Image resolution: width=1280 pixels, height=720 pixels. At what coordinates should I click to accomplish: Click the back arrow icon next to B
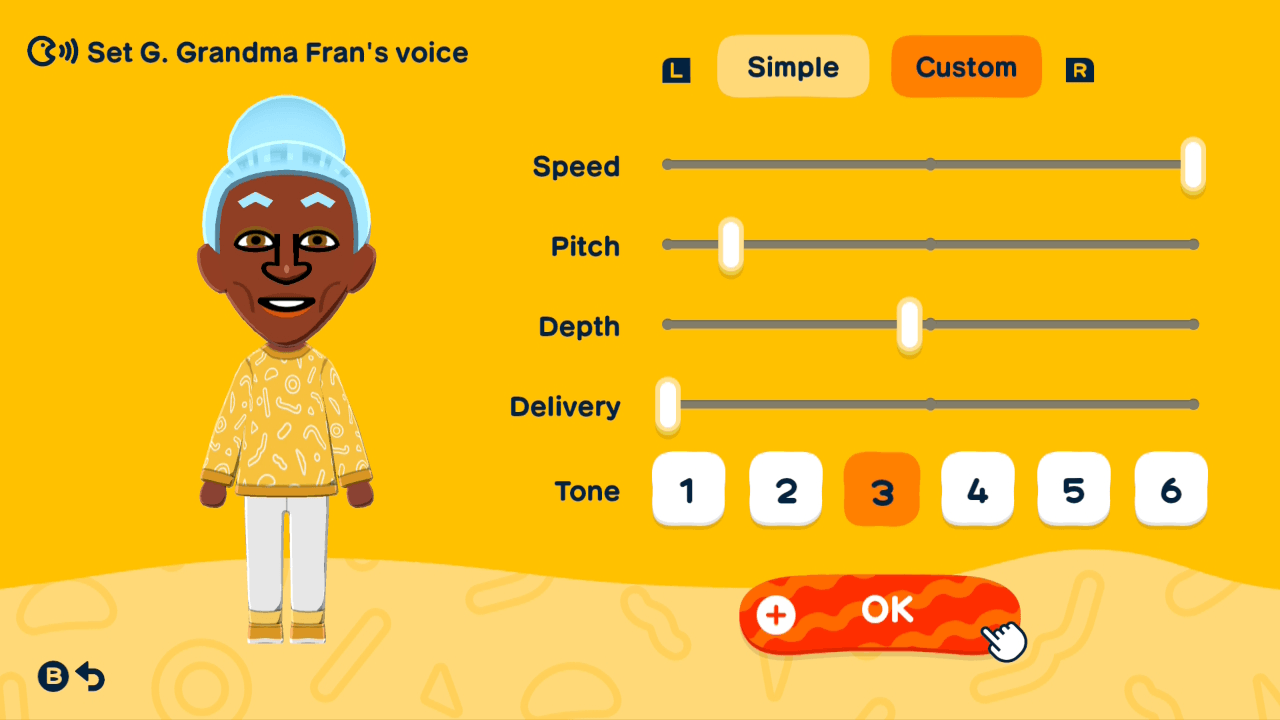coord(90,677)
